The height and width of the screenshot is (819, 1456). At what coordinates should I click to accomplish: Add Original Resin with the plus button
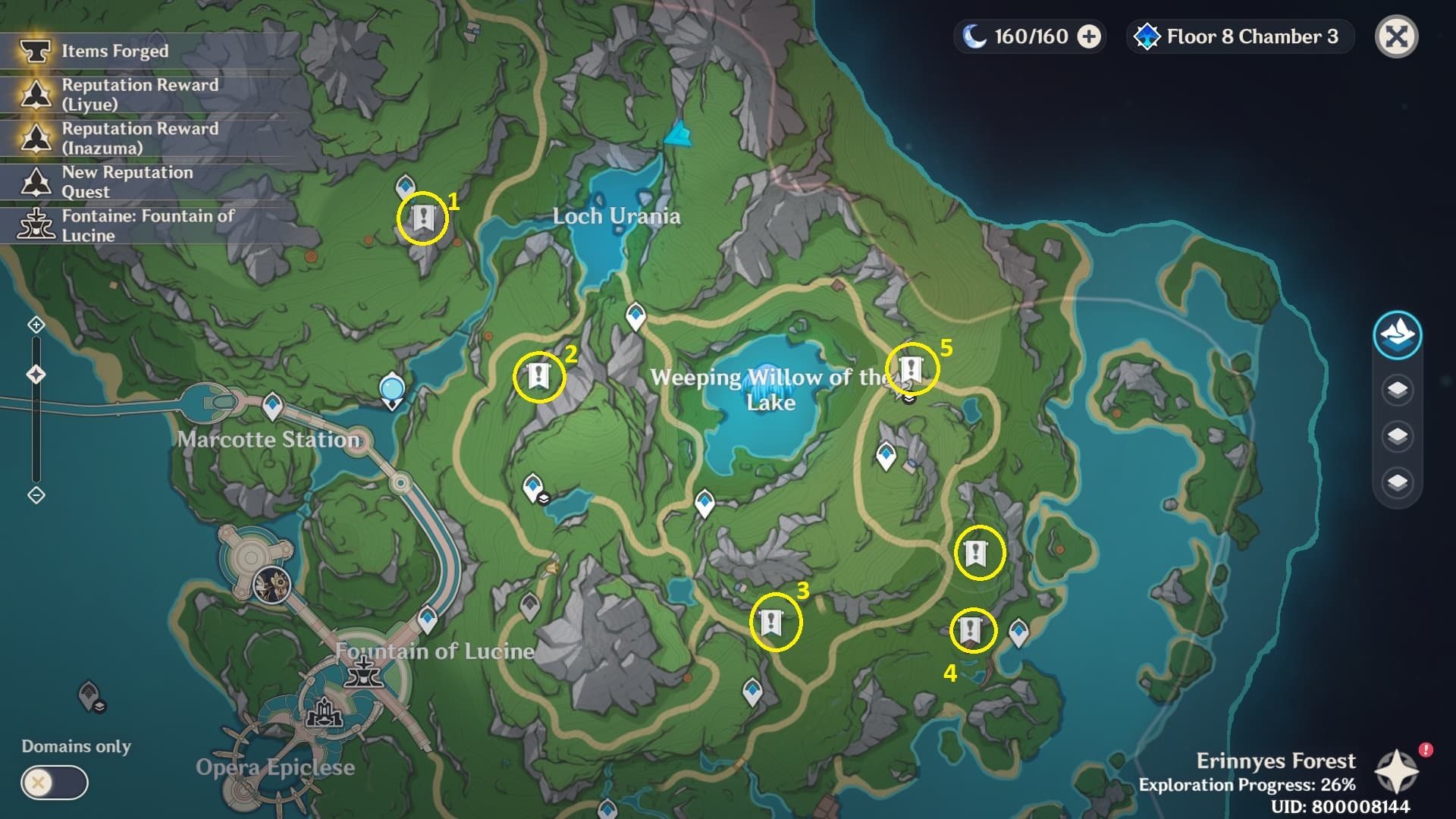click(1089, 36)
